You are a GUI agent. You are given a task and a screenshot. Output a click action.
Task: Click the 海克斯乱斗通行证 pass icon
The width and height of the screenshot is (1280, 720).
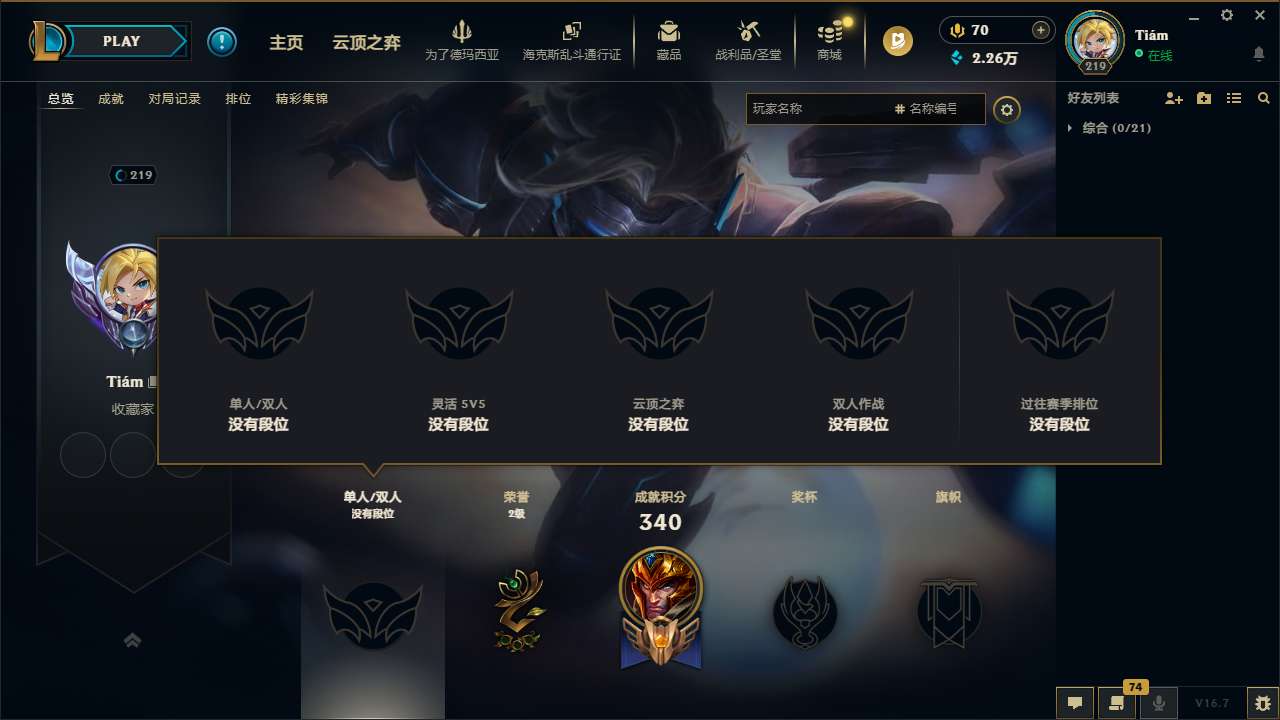click(571, 40)
